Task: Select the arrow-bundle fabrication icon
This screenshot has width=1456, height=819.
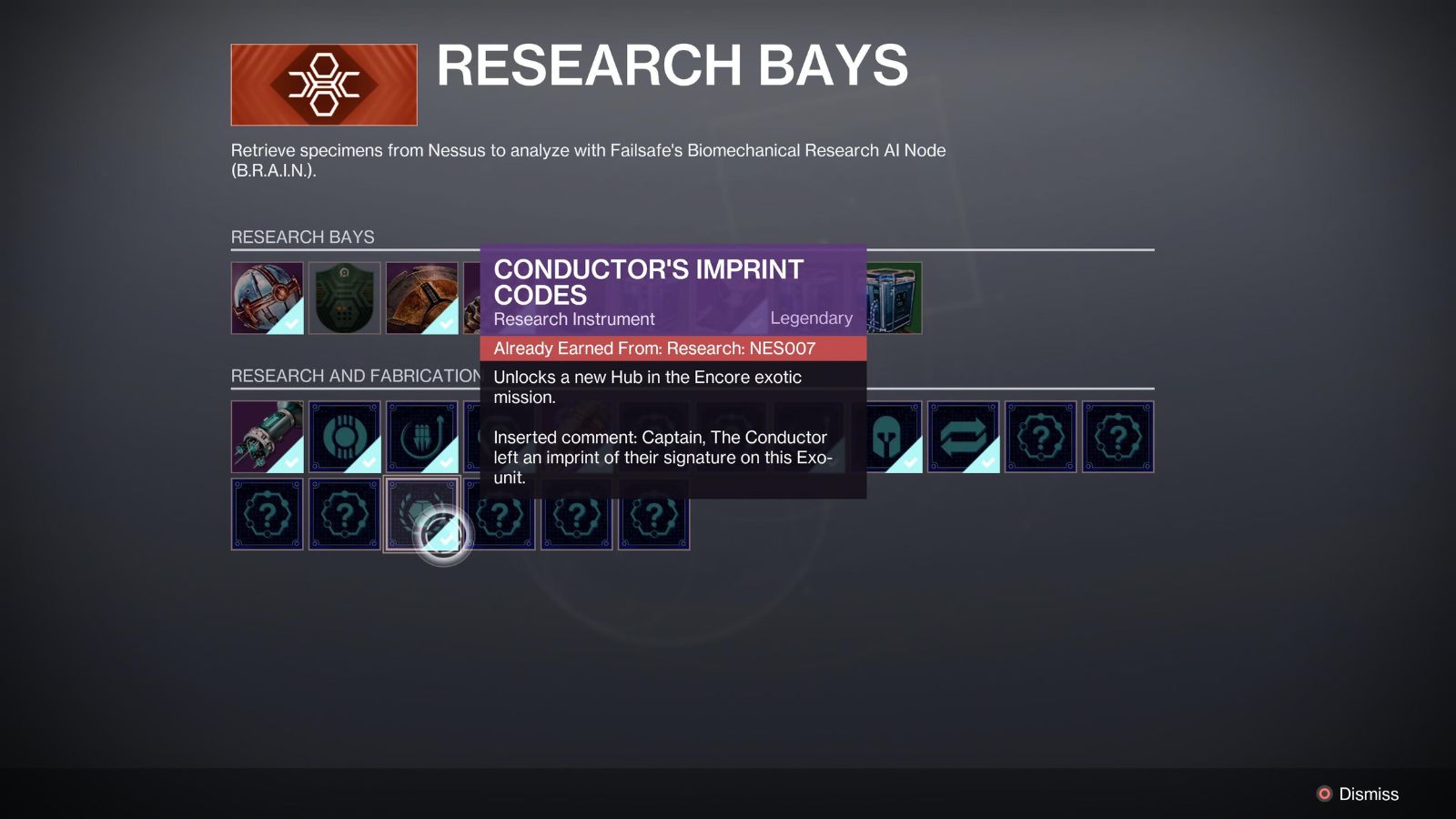Action: click(x=423, y=437)
